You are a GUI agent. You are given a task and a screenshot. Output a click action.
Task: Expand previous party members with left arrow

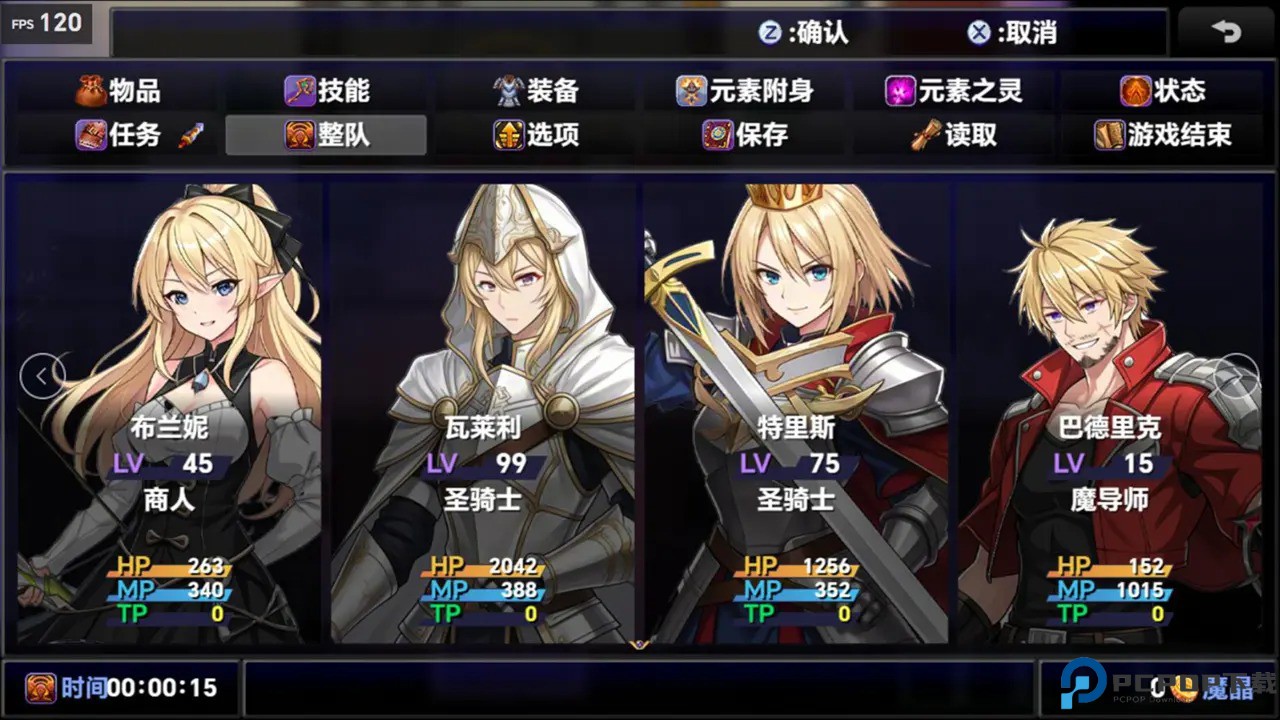coord(42,374)
